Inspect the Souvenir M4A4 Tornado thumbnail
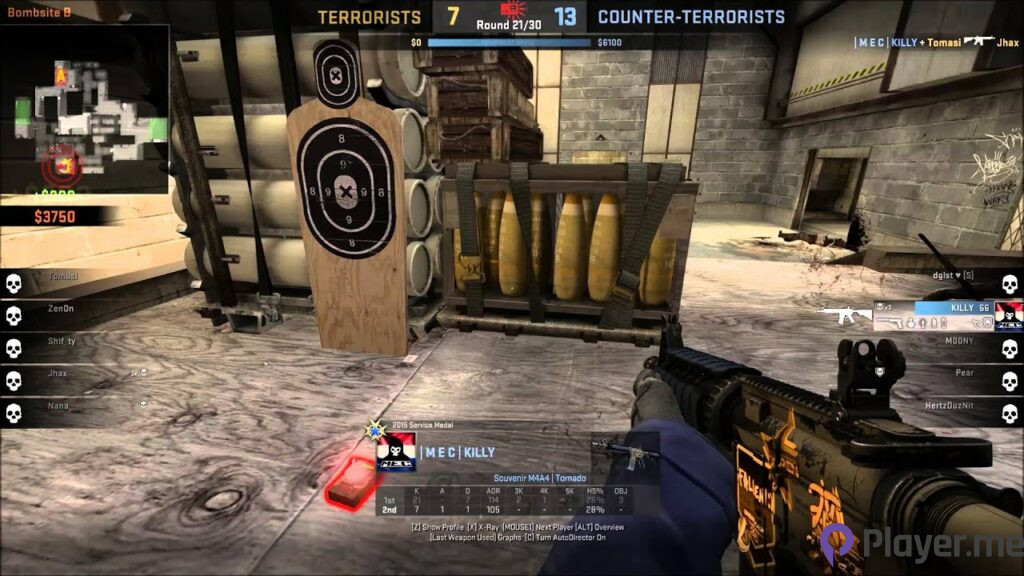The image size is (1024, 576). coord(625,456)
